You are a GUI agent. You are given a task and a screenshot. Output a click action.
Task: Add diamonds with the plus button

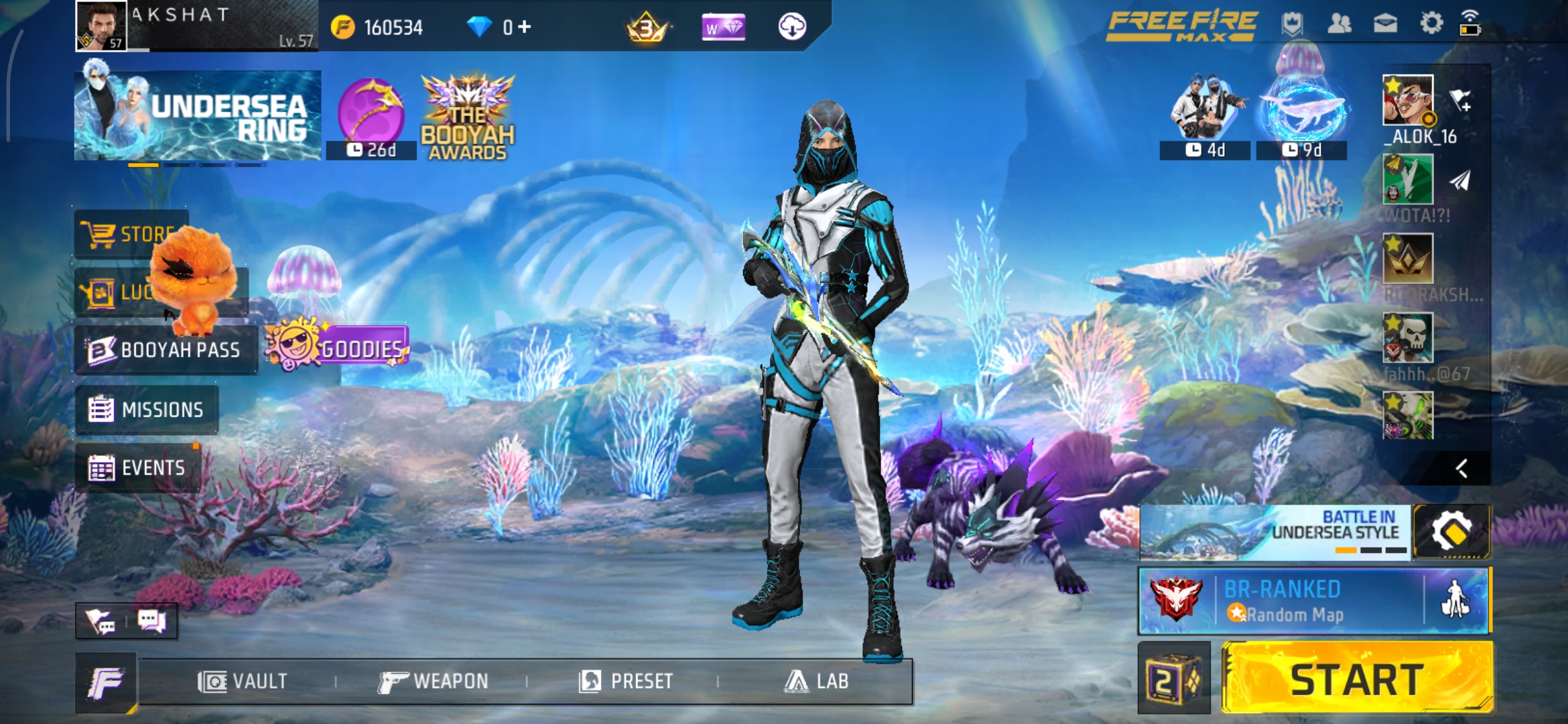coord(524,27)
